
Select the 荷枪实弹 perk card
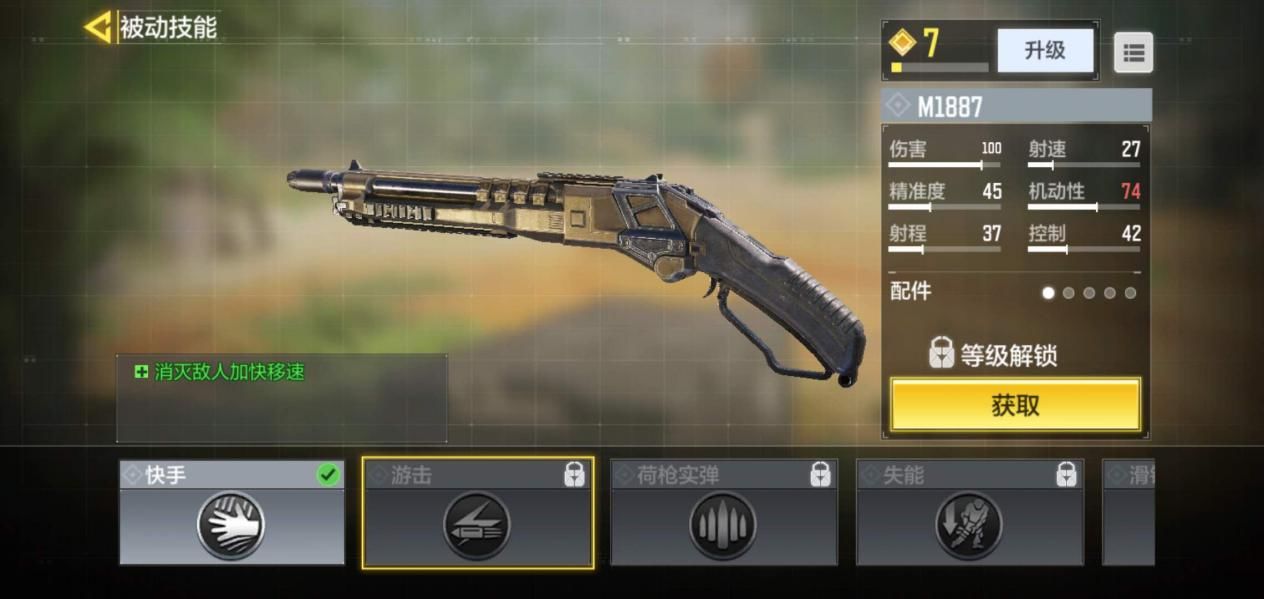pos(723,513)
